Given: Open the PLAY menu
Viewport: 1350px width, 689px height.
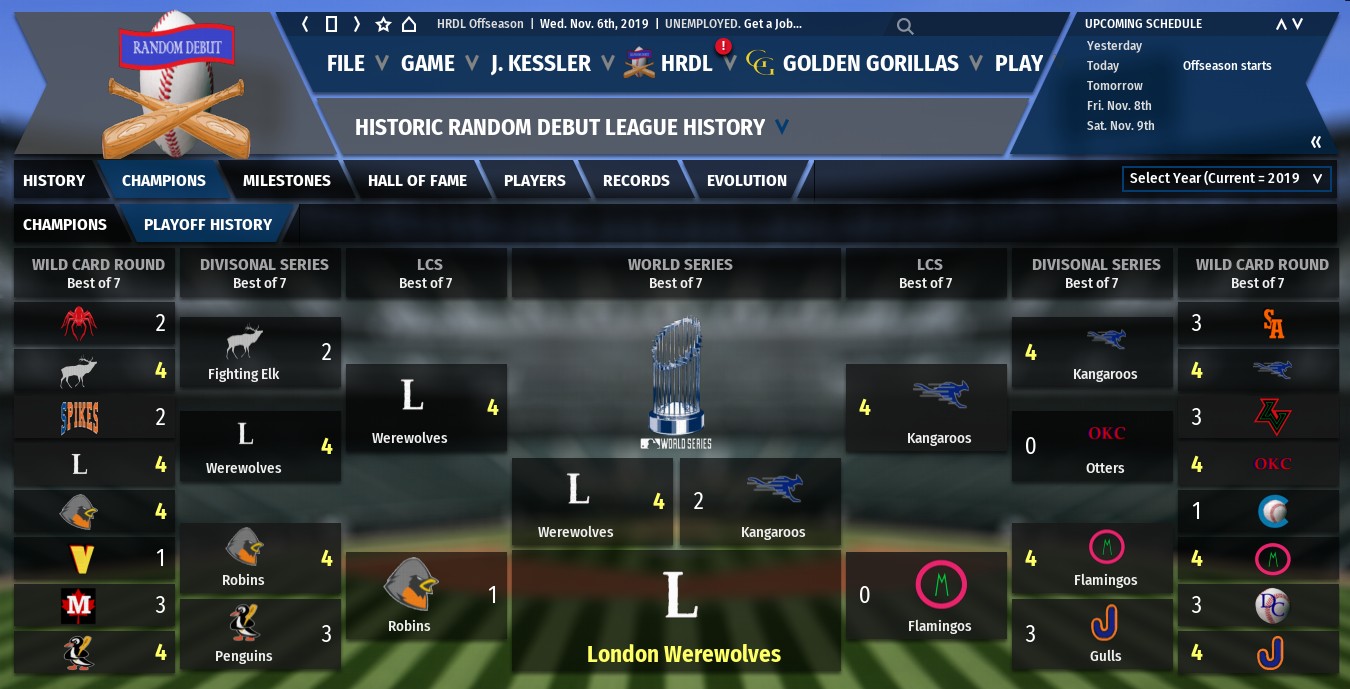Looking at the screenshot, I should pyautogui.click(x=1019, y=63).
